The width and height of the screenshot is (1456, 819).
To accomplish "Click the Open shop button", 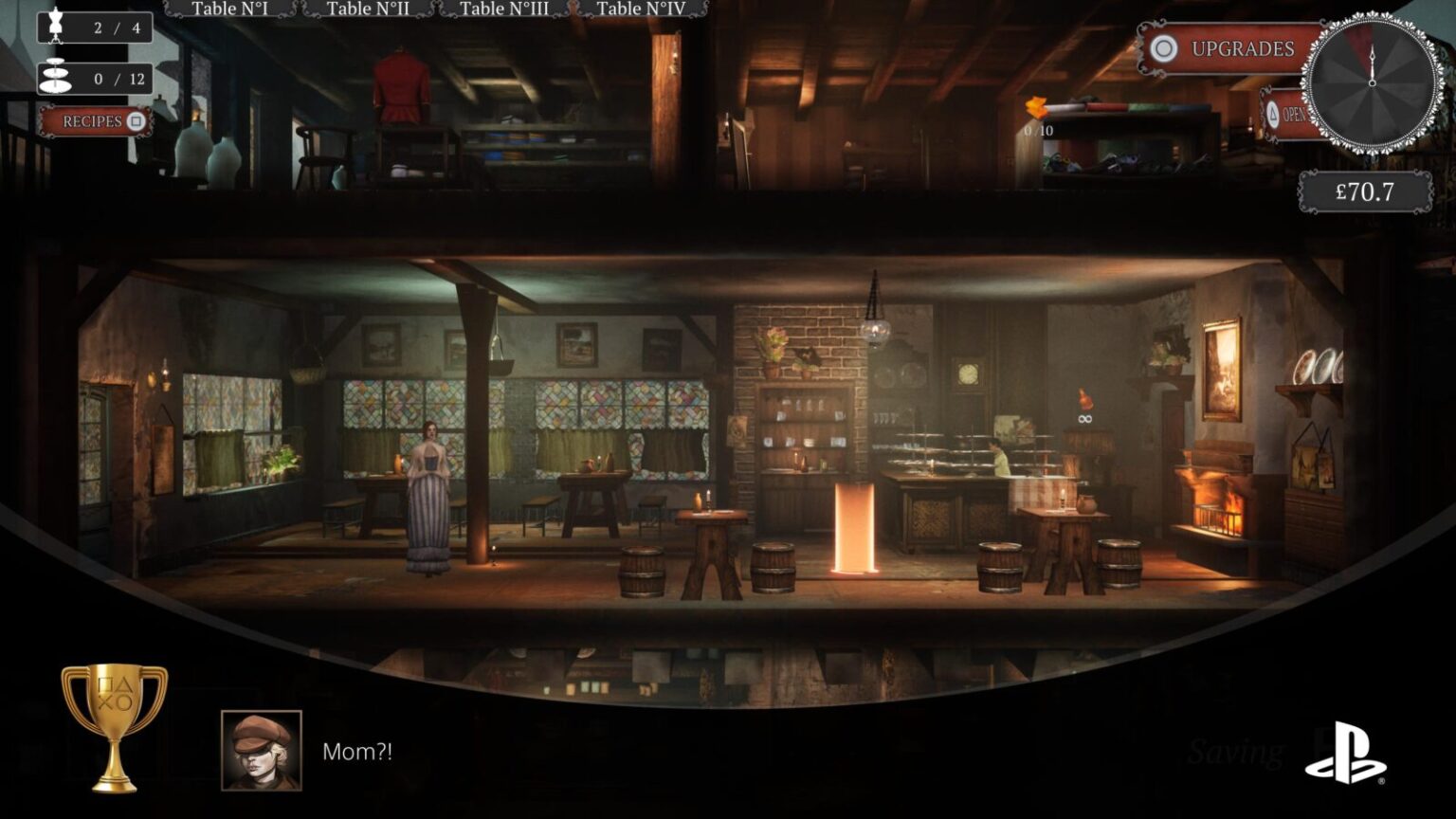I will pyautogui.click(x=1285, y=116).
